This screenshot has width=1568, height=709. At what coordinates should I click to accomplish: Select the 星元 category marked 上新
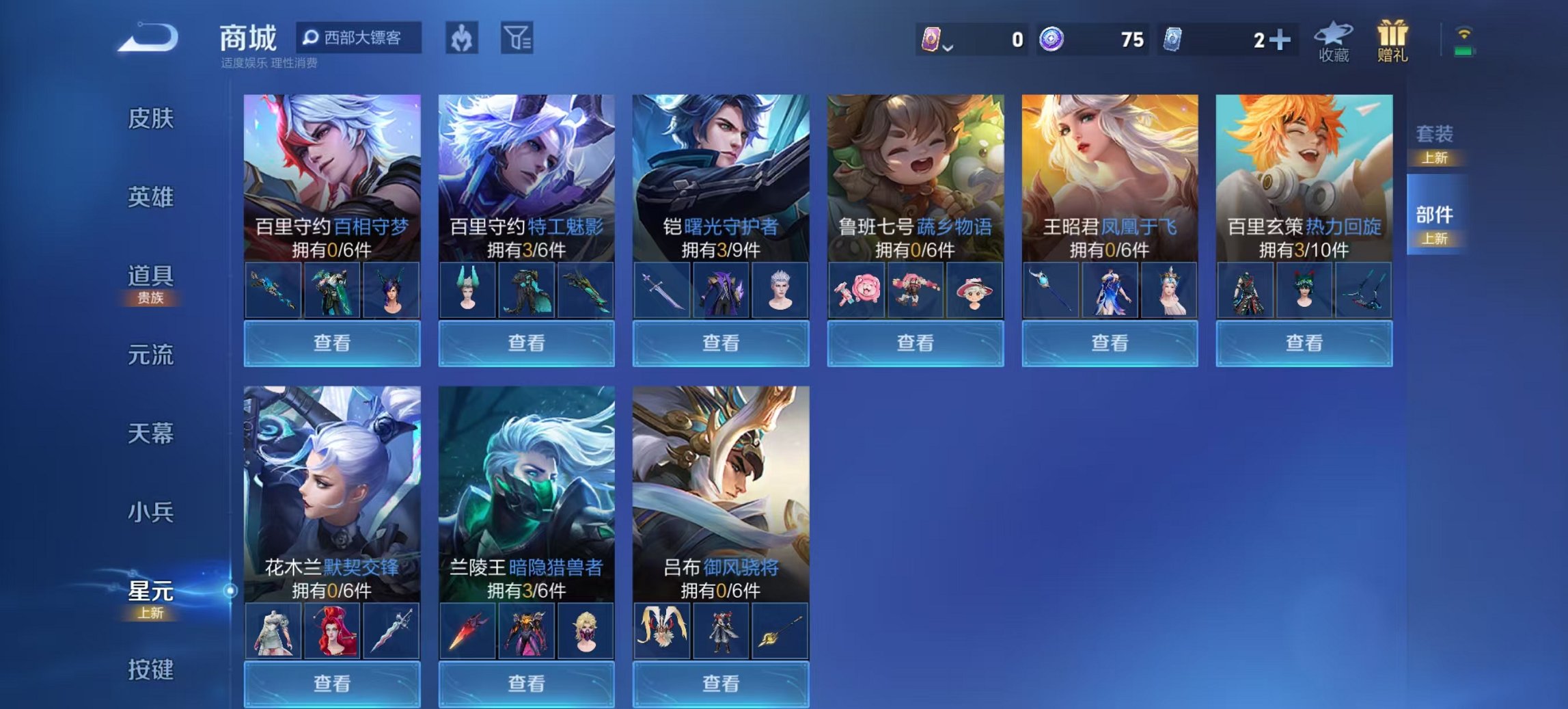coord(150,595)
